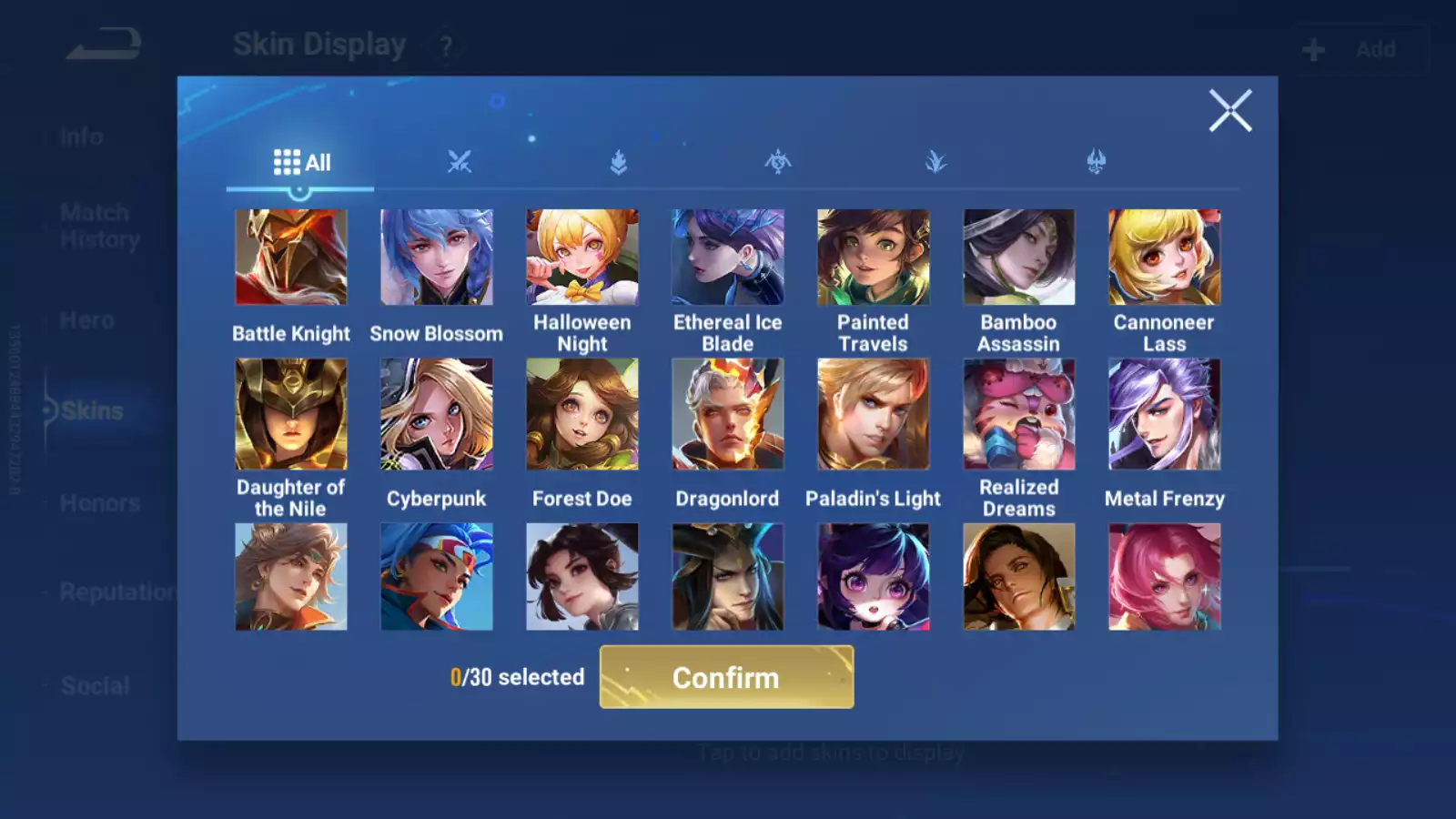Select the Battle Knight skin

point(291,258)
